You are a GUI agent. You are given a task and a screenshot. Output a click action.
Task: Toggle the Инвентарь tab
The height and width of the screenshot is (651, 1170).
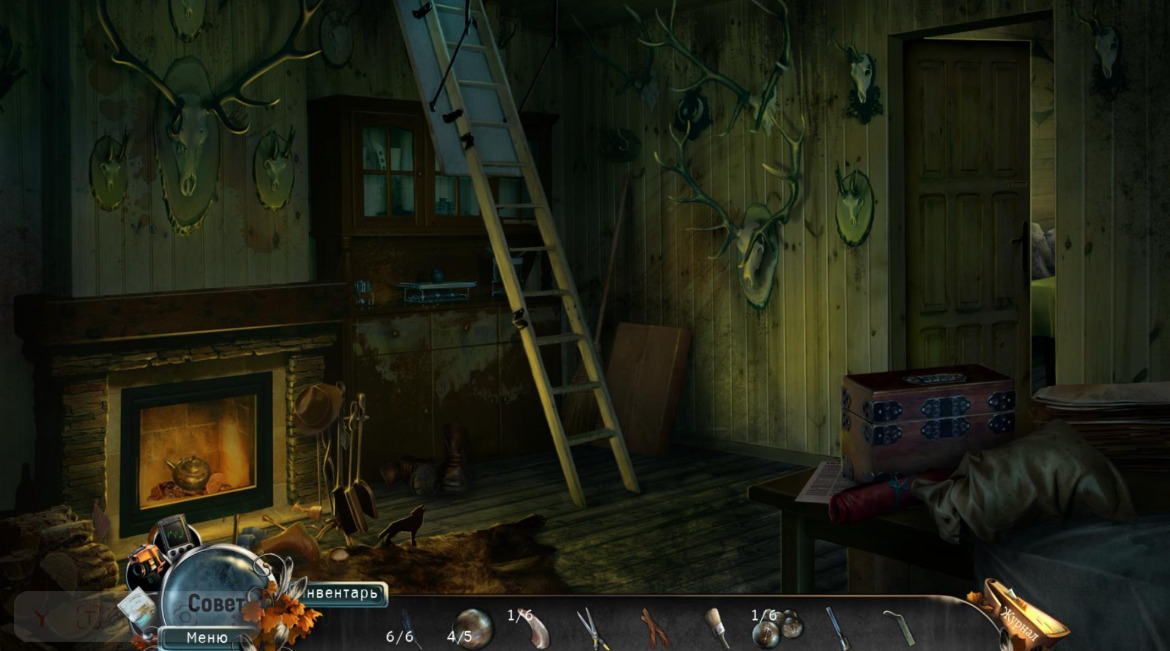(x=344, y=594)
